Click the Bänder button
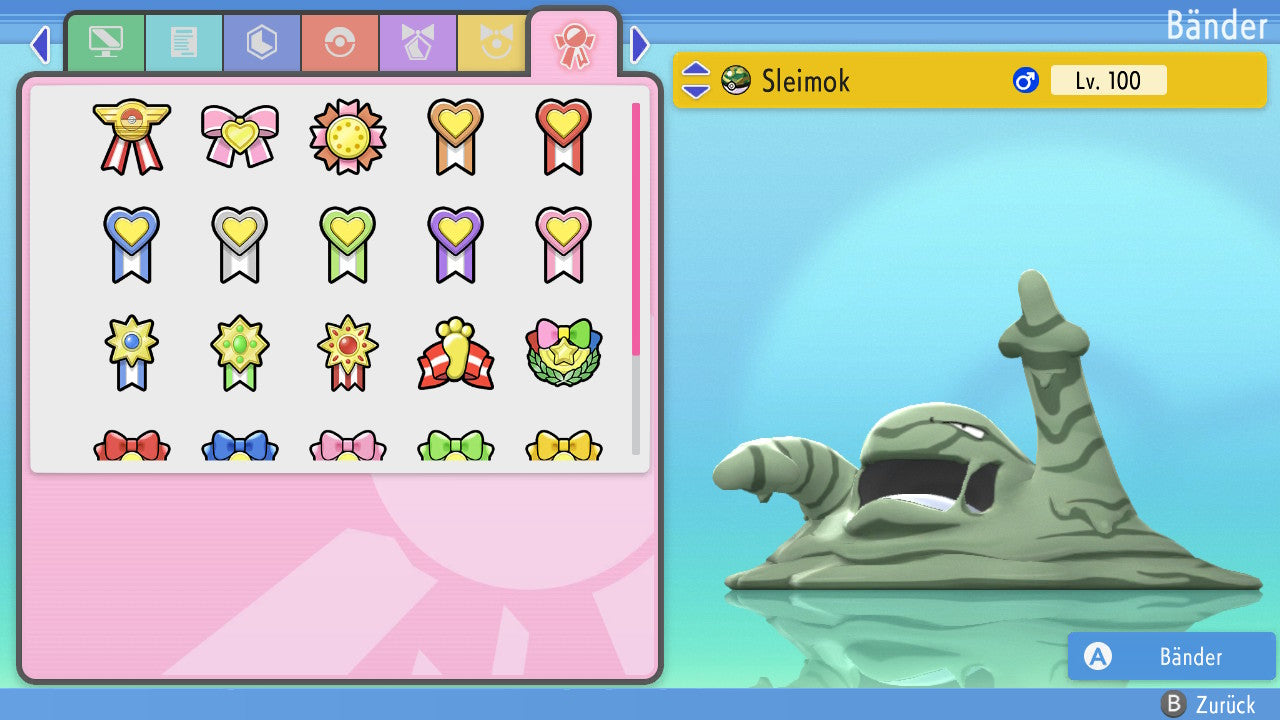Image resolution: width=1280 pixels, height=720 pixels. coord(1171,656)
